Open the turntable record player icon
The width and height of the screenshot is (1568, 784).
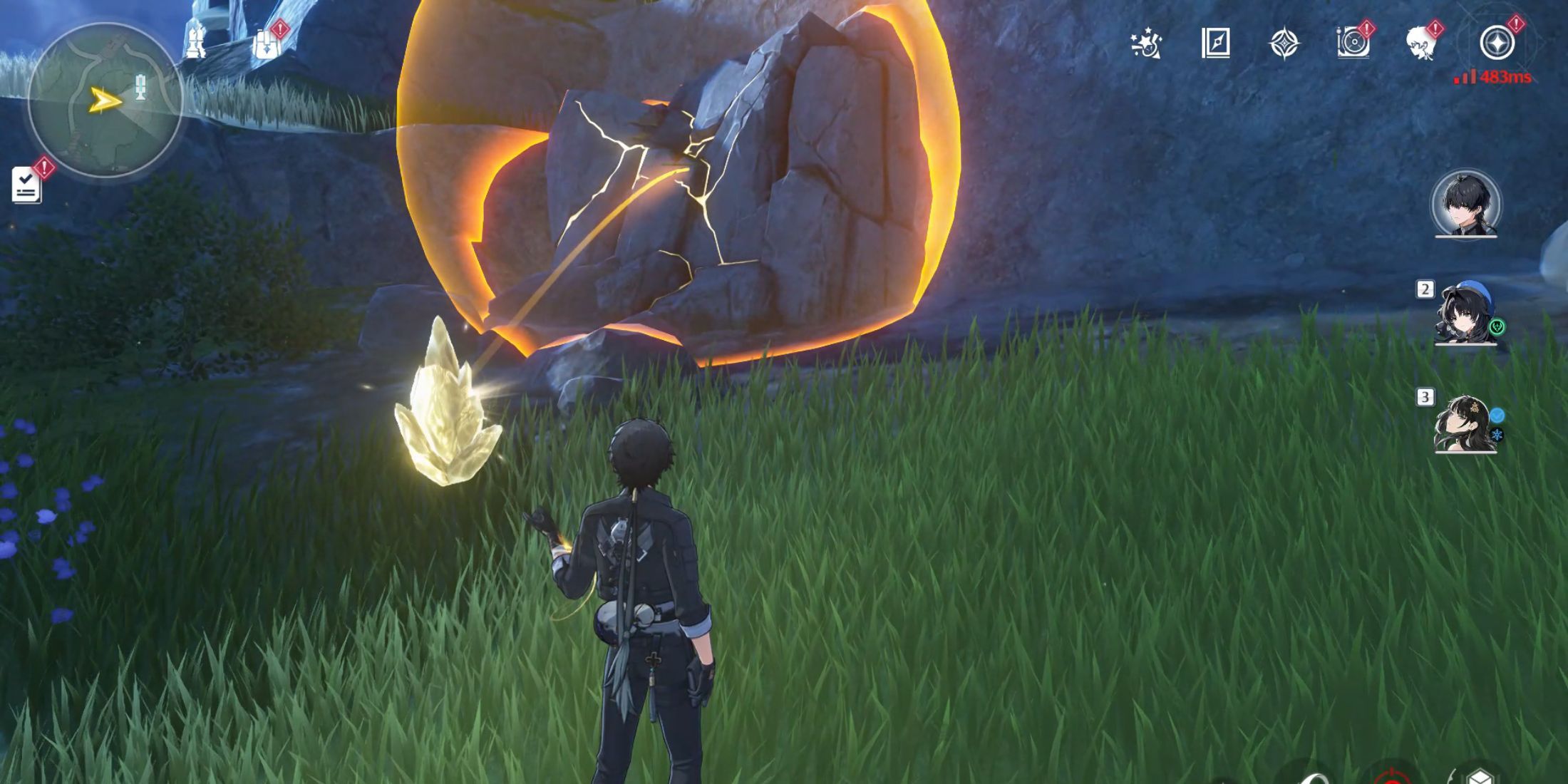point(1353,43)
